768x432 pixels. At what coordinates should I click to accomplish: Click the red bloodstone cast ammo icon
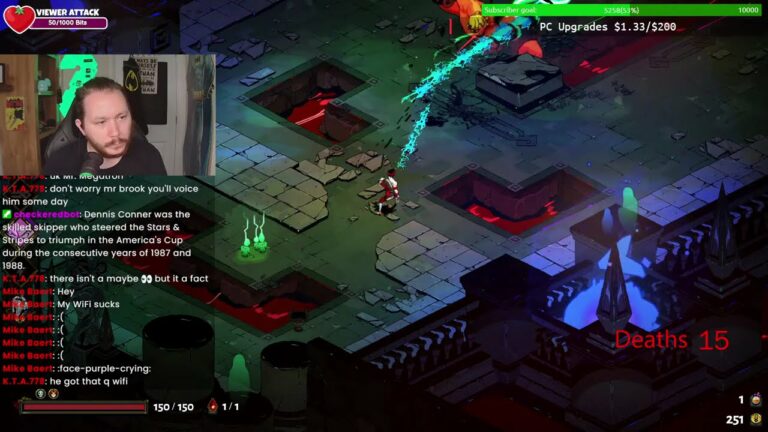(212, 407)
